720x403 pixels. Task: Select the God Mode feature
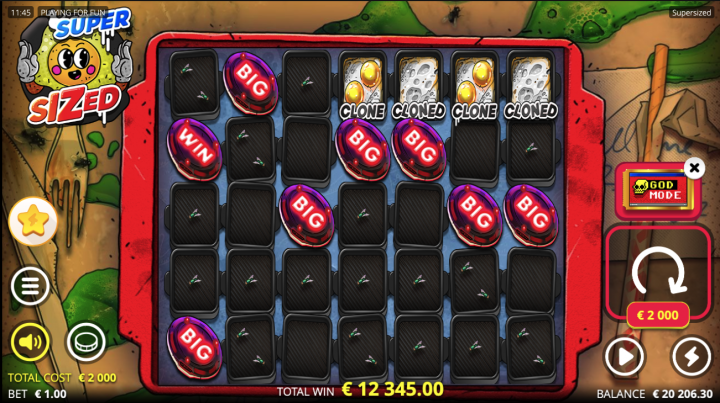[656, 191]
